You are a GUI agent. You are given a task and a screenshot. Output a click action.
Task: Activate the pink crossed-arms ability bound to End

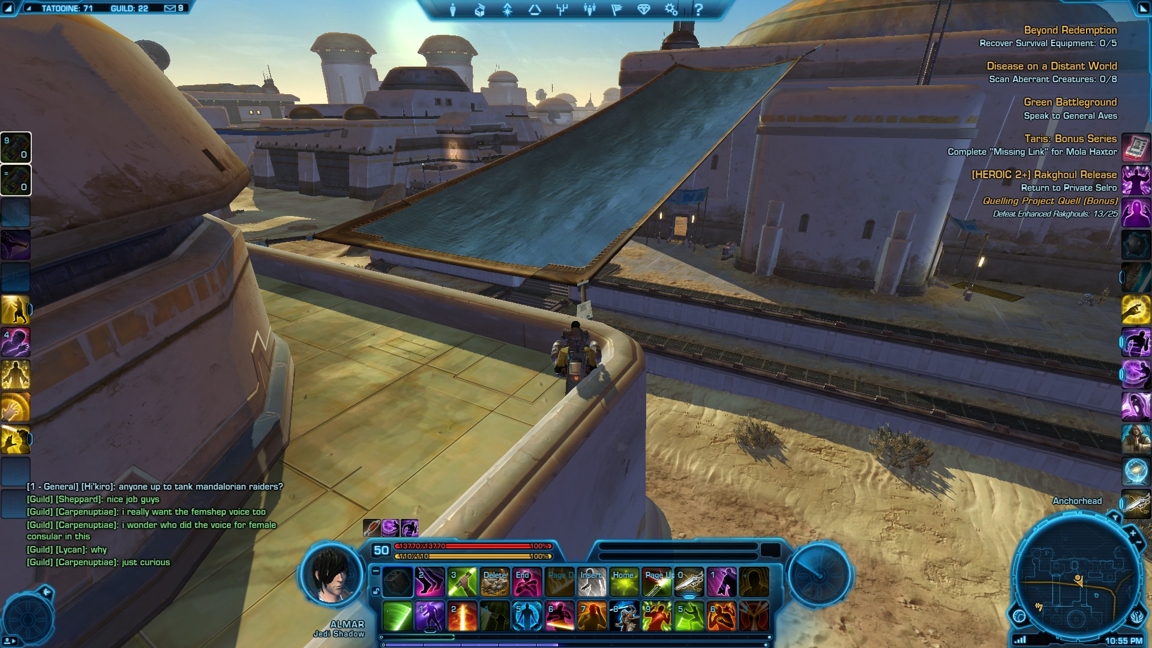point(527,582)
